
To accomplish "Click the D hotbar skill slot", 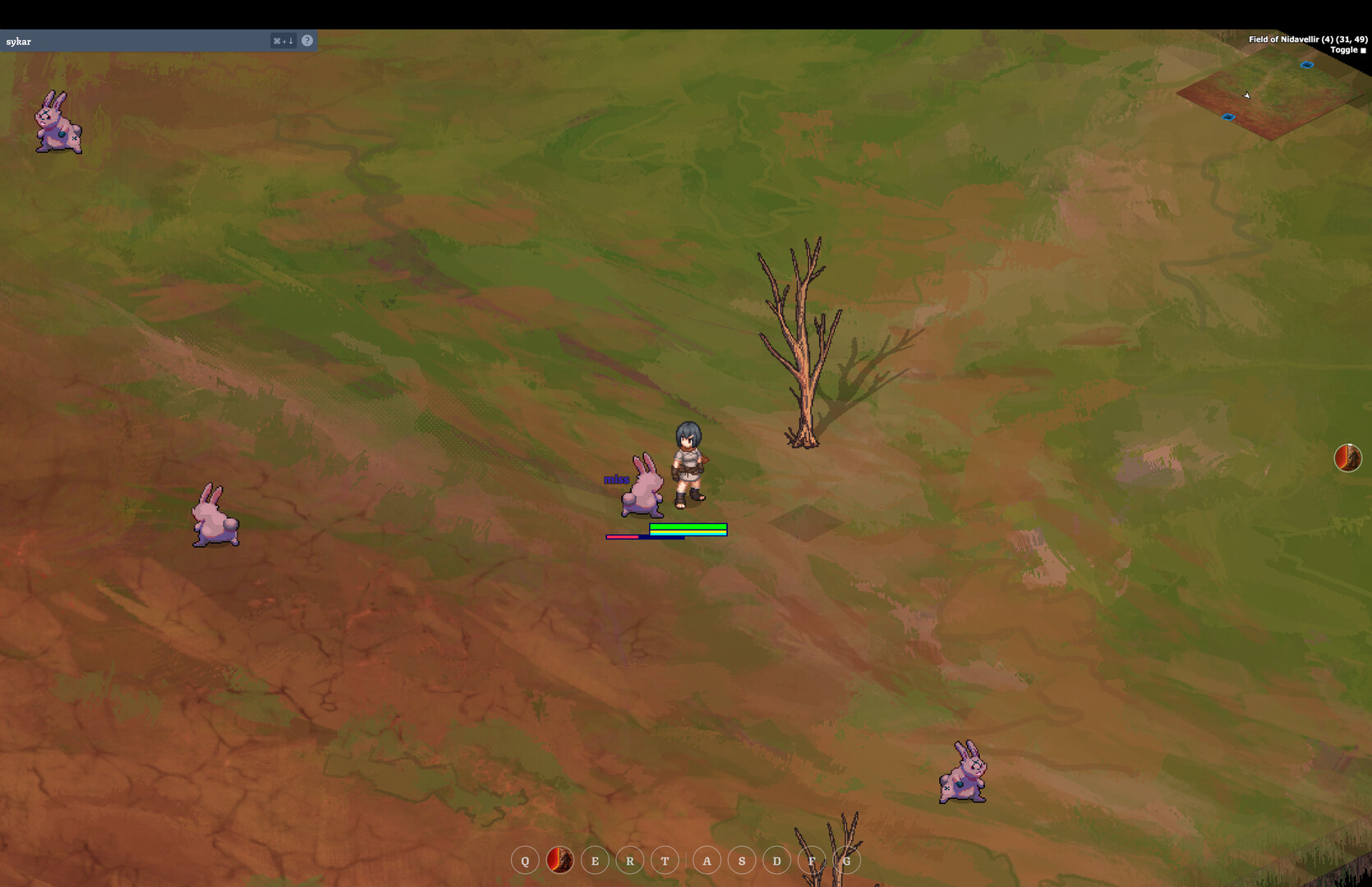I will (x=776, y=861).
